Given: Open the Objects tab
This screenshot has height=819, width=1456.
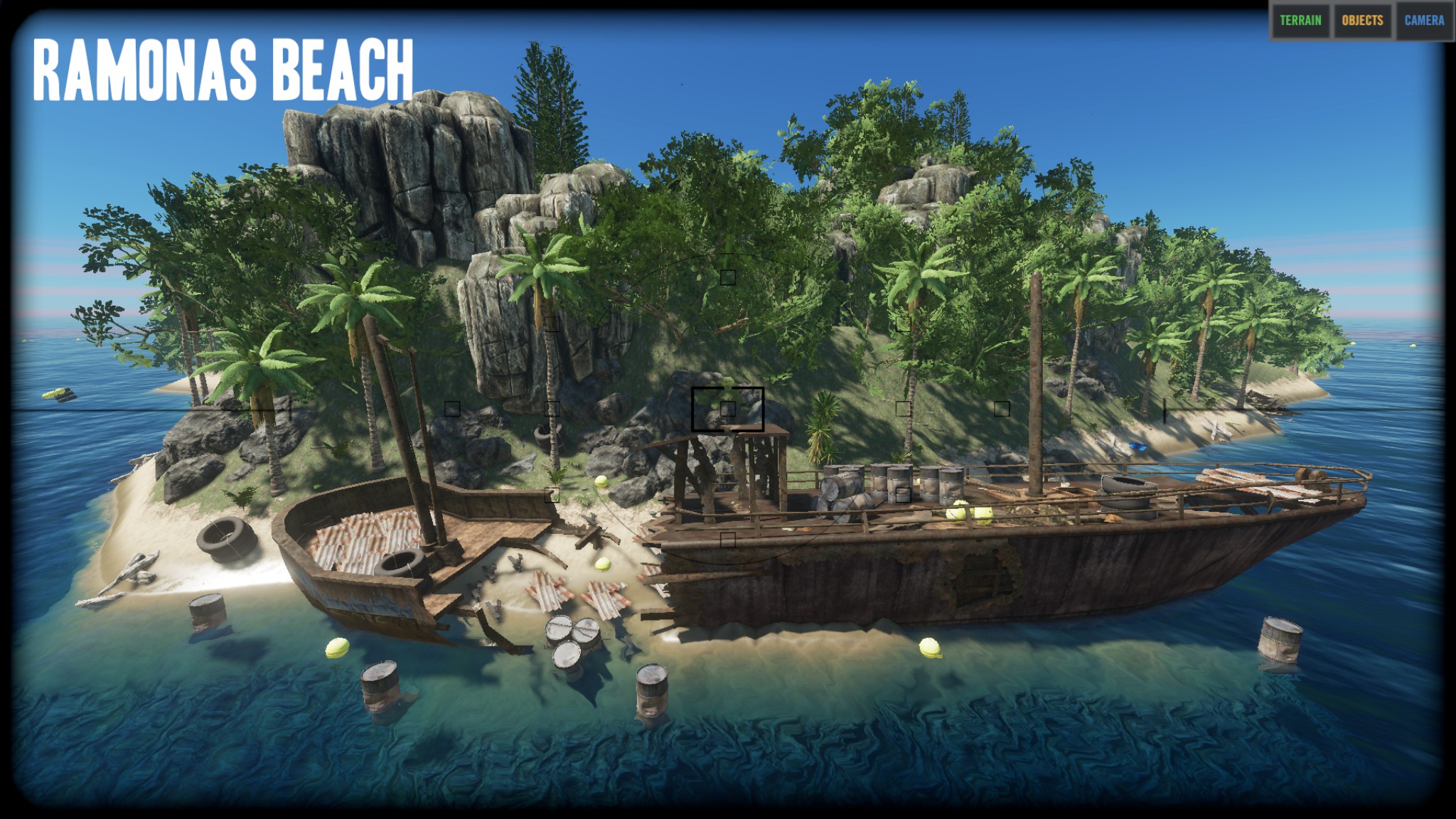Looking at the screenshot, I should [1362, 21].
